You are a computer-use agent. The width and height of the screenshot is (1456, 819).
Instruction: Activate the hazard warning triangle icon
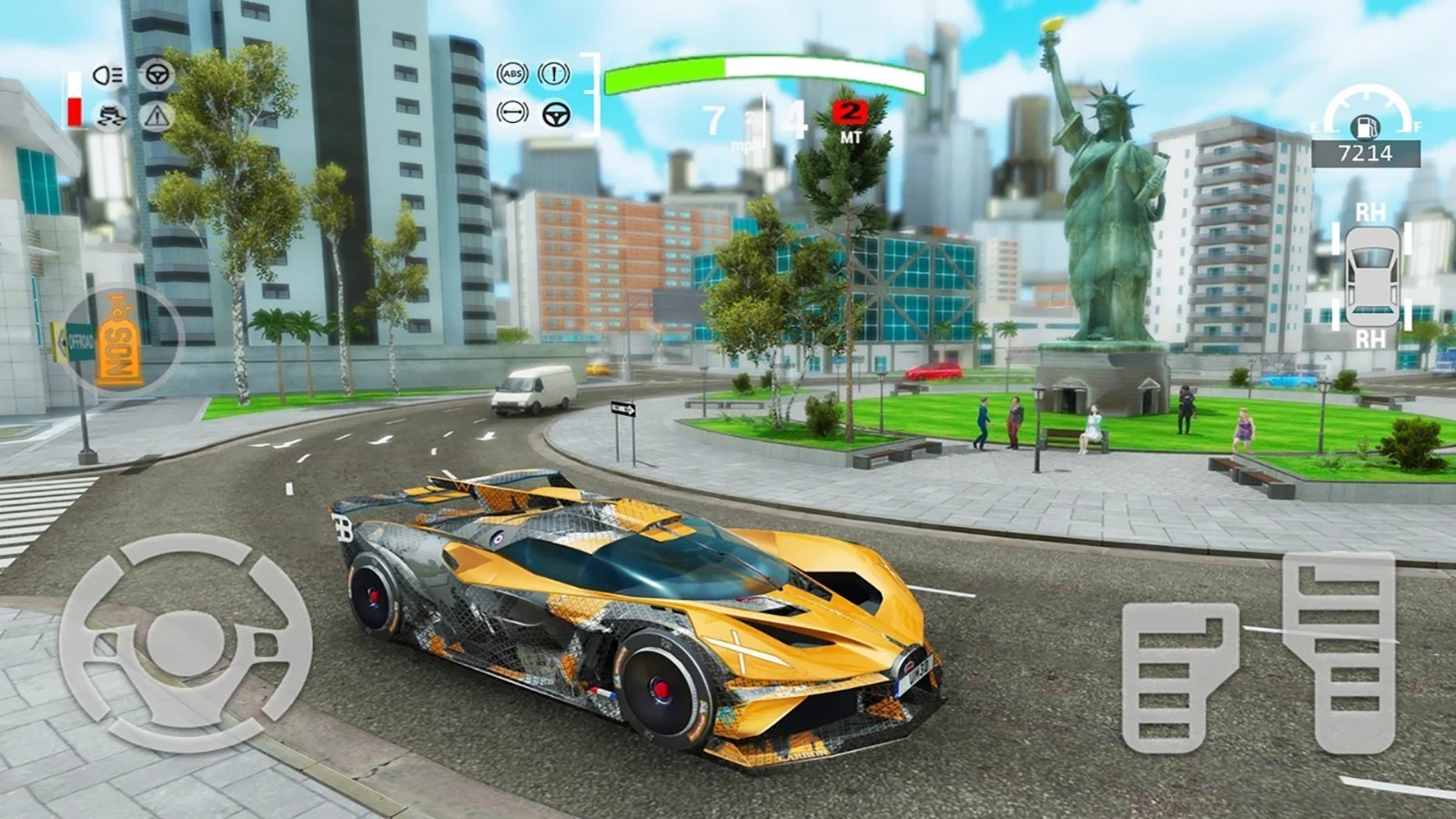click(x=157, y=116)
